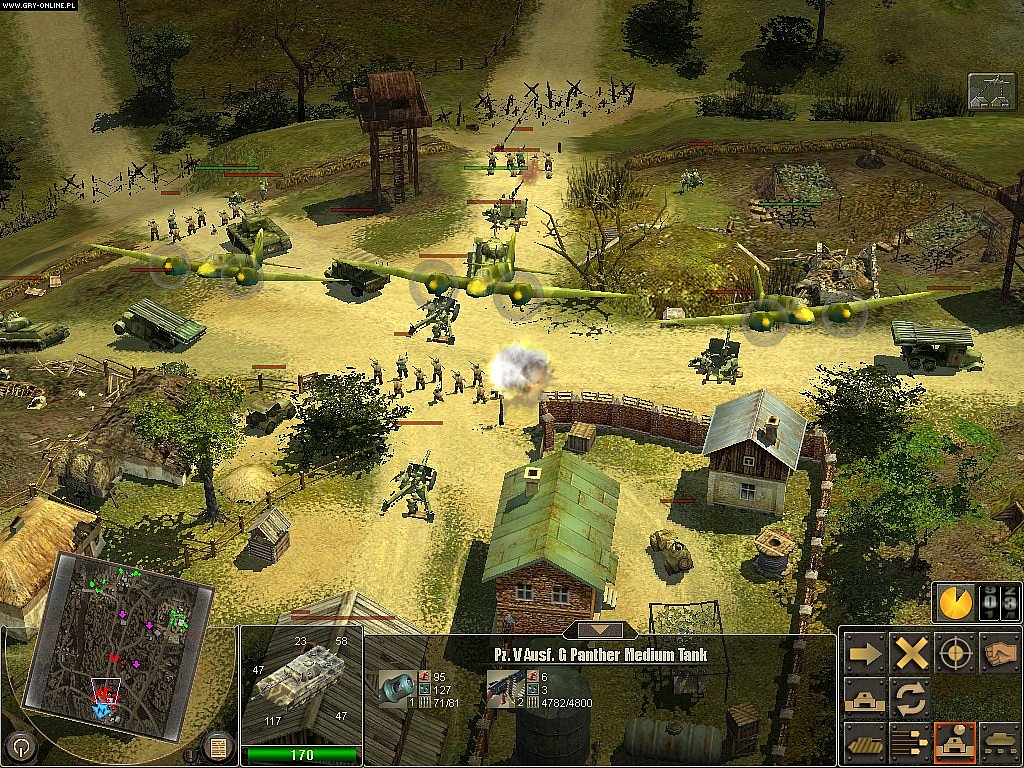Activate the crosshair attack command

954,653
